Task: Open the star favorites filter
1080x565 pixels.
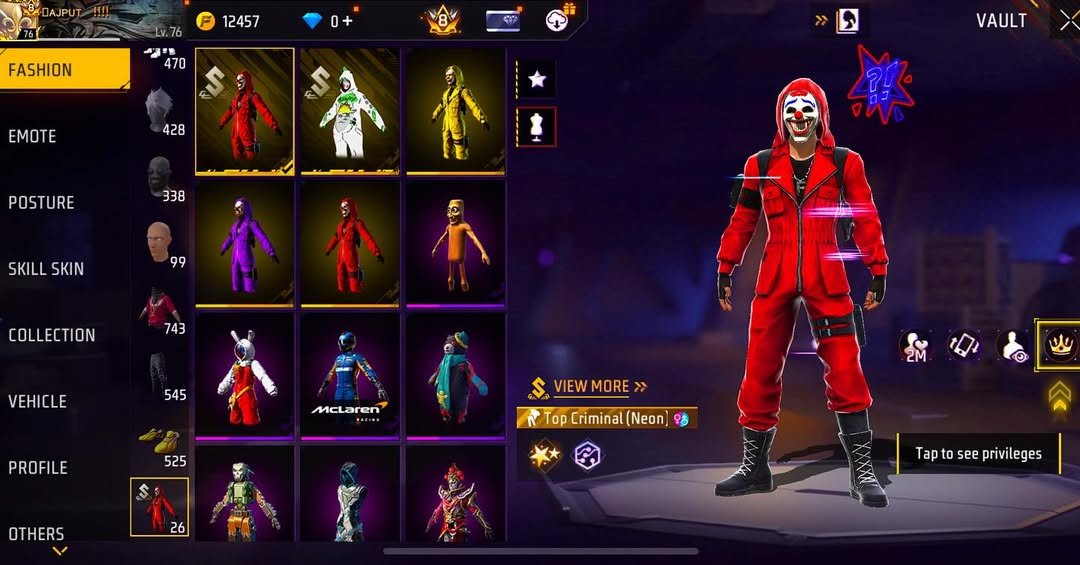Action: (537, 79)
